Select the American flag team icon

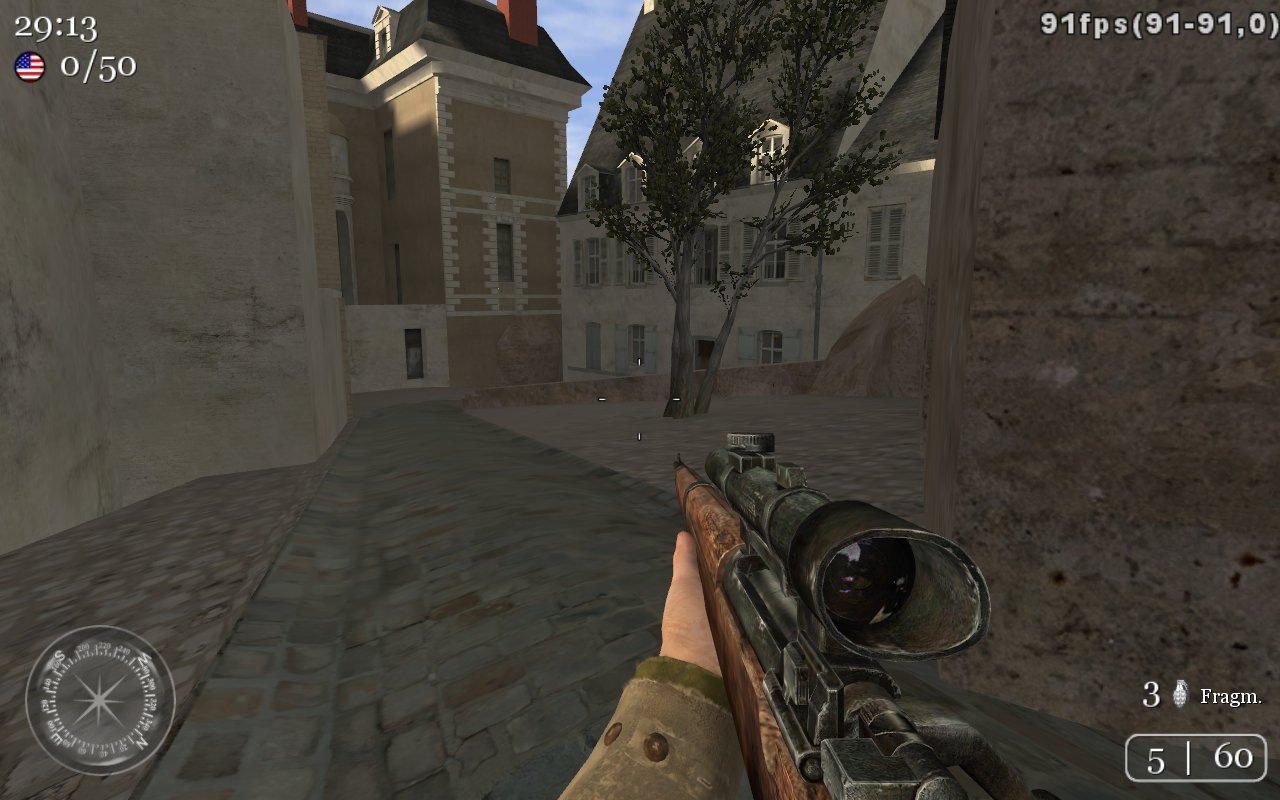(30, 67)
